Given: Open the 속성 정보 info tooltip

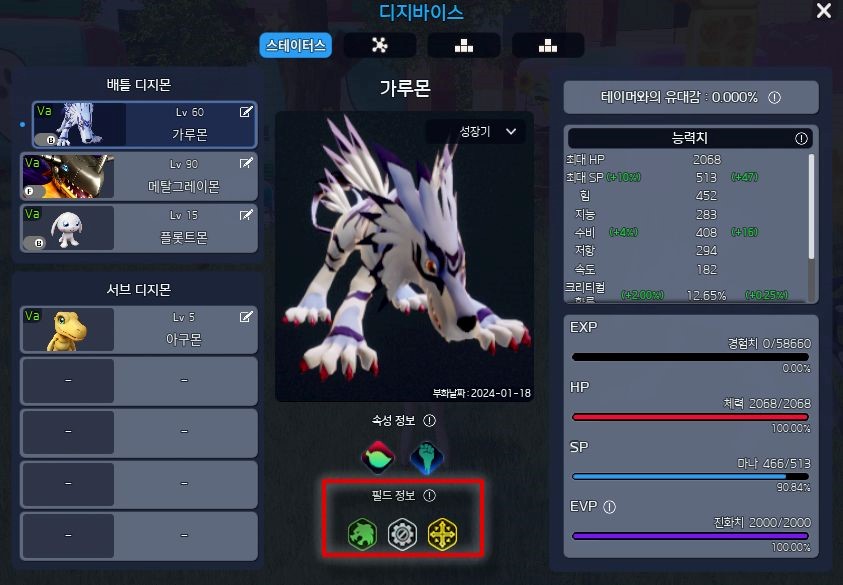Looking at the screenshot, I should tap(430, 421).
